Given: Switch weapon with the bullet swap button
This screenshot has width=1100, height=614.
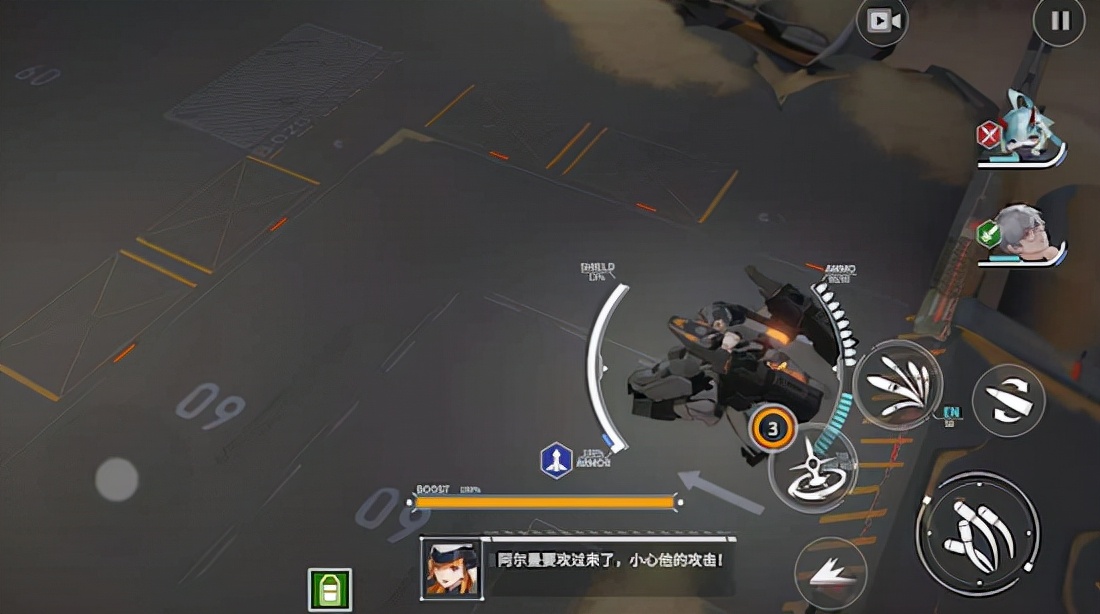Looking at the screenshot, I should (x=1008, y=400).
